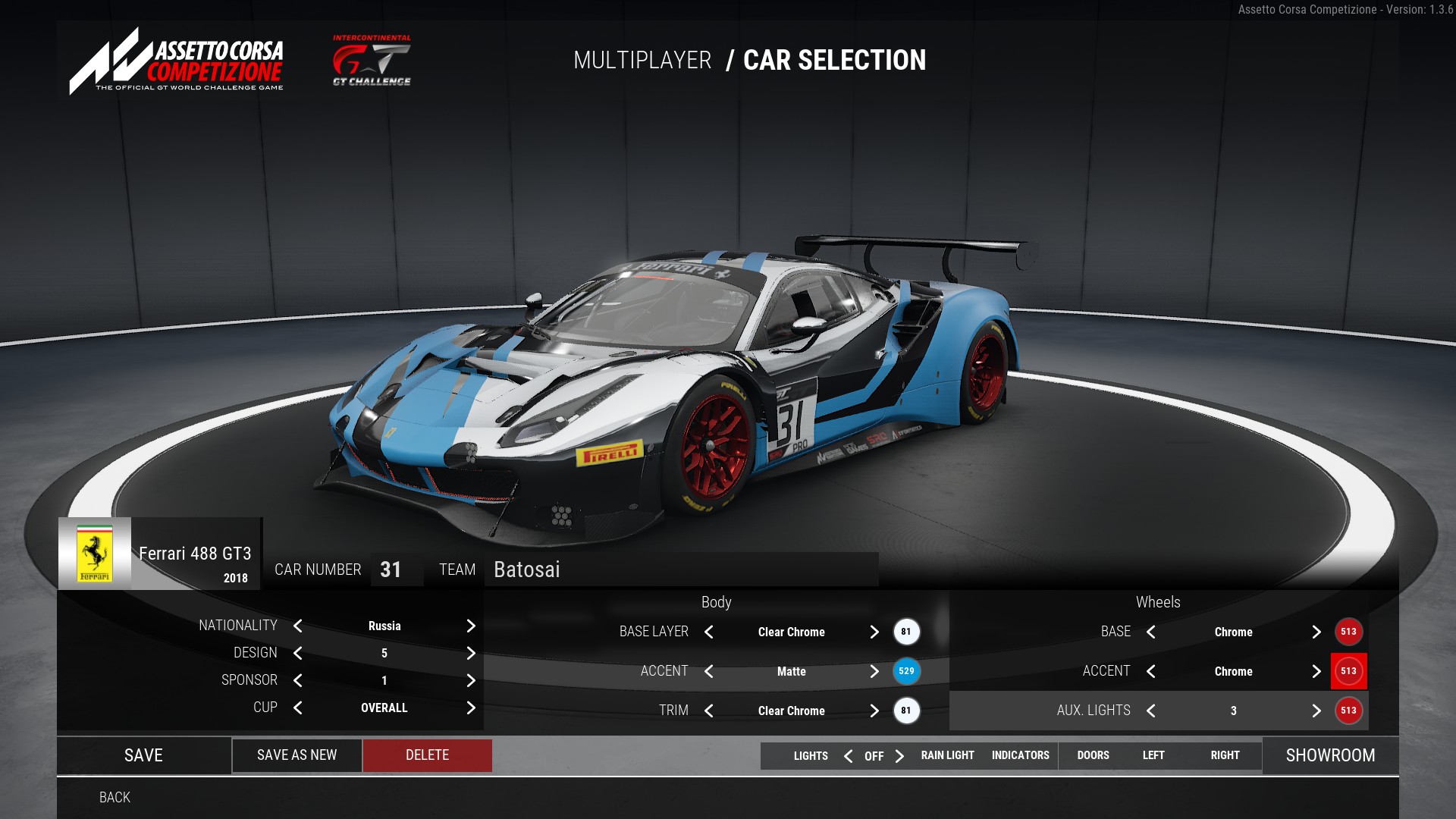Delete this custom car
Image resolution: width=1456 pixels, height=819 pixels.
427,755
